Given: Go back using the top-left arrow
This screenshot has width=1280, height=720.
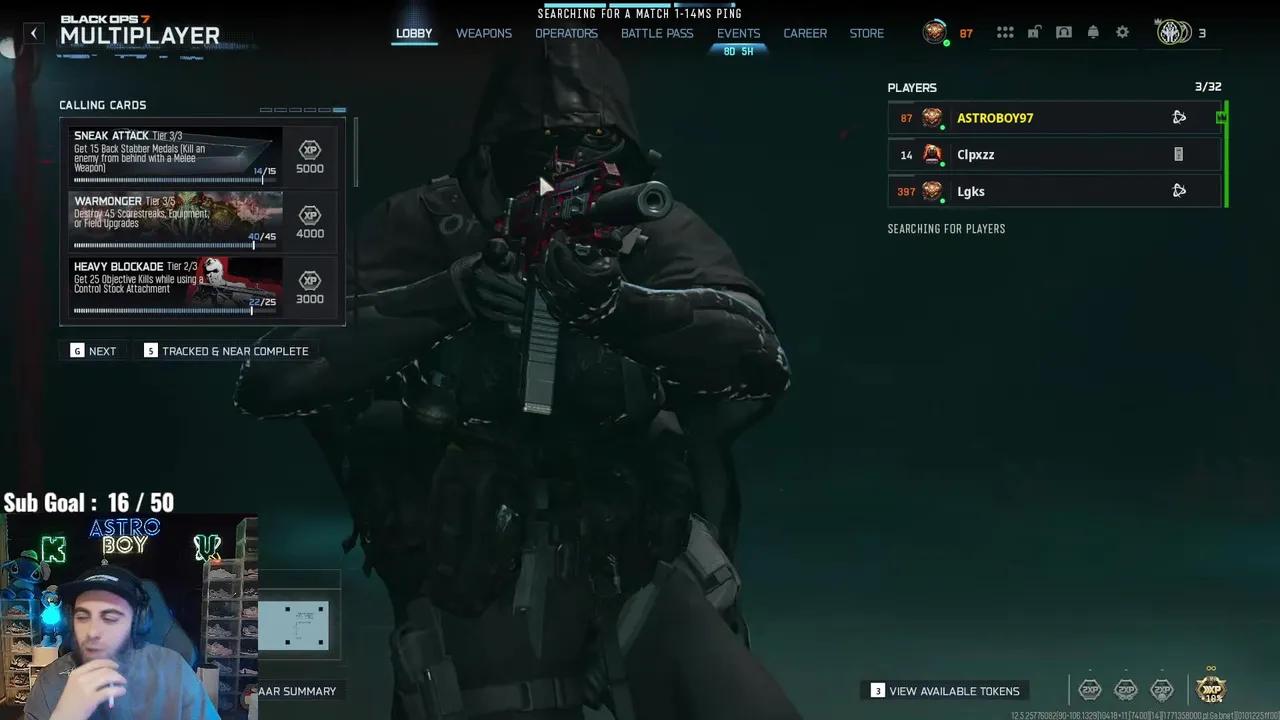Looking at the screenshot, I should point(34,33).
